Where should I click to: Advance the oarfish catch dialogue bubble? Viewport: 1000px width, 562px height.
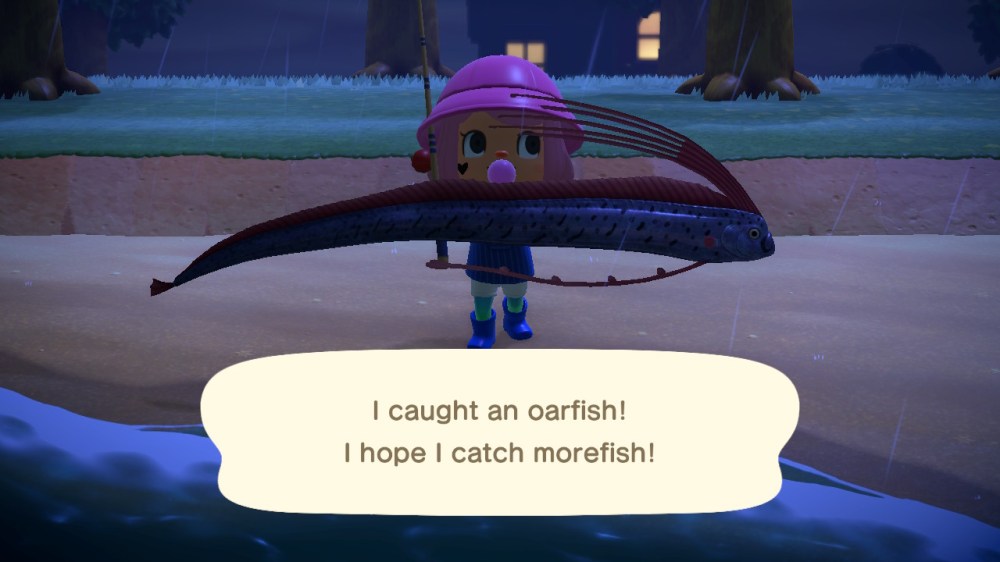[x=500, y=432]
